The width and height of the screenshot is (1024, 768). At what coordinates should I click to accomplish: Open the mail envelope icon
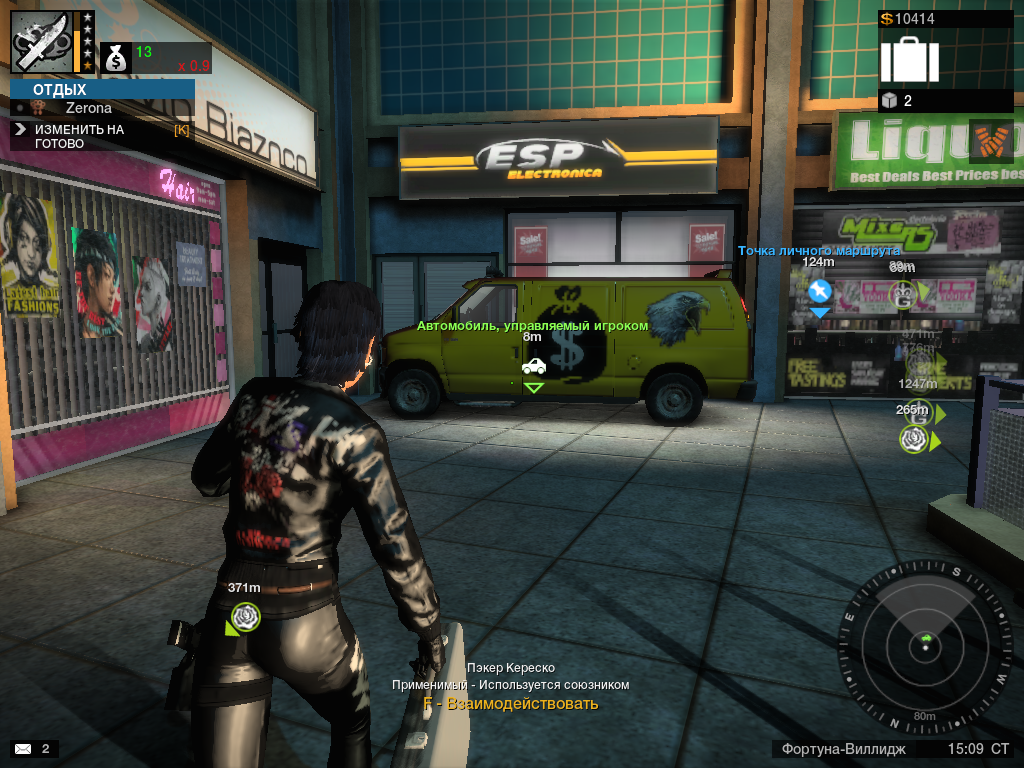tap(22, 748)
